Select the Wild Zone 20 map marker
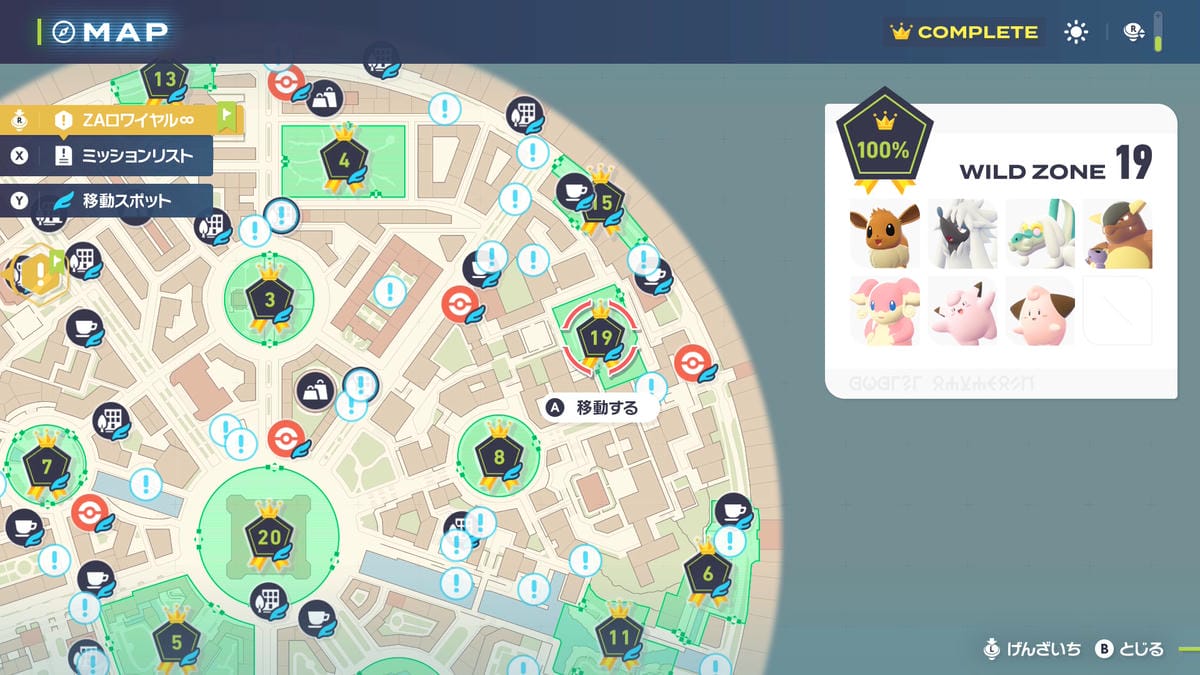This screenshot has height=675, width=1200. [x=269, y=537]
